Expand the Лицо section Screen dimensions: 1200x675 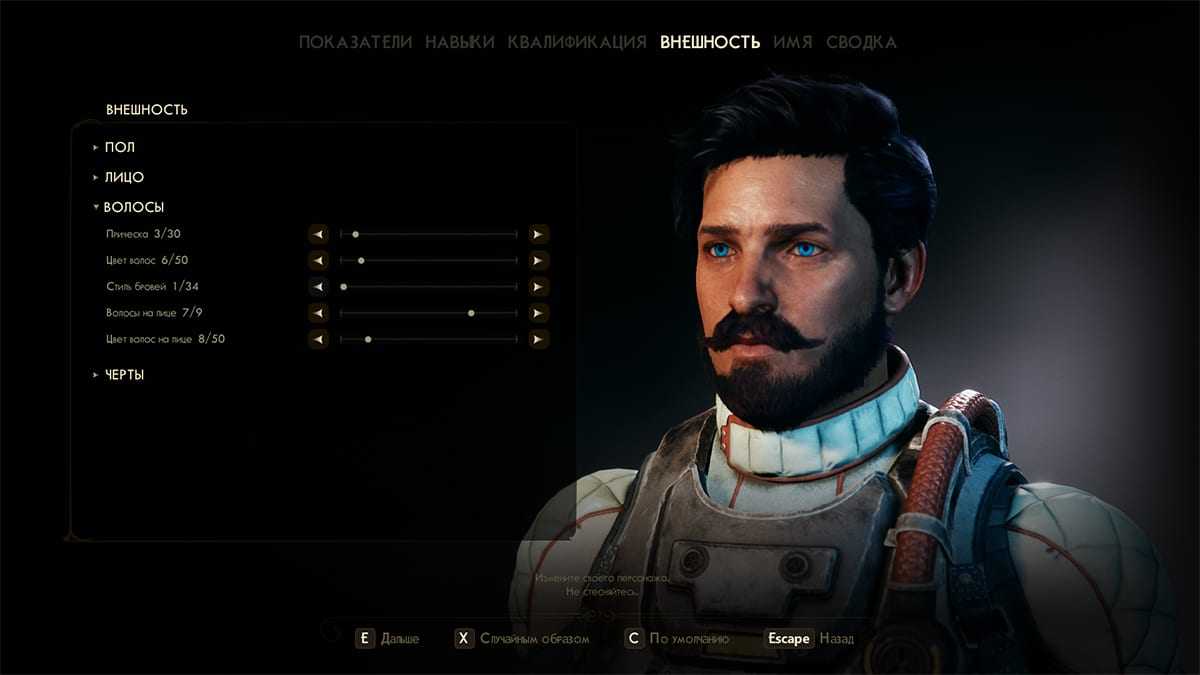click(124, 177)
